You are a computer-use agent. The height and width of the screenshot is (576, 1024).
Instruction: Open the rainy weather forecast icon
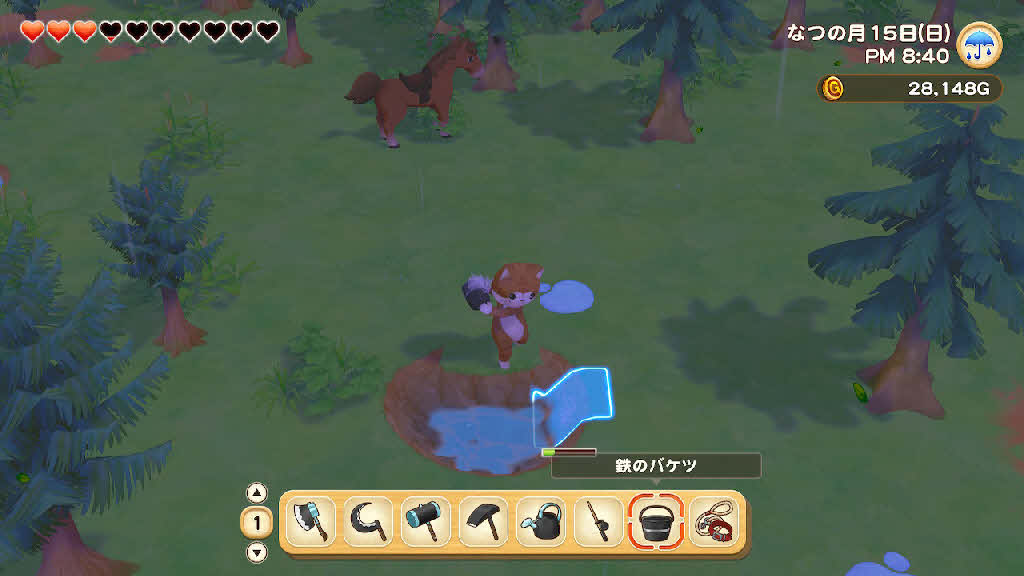[979, 46]
